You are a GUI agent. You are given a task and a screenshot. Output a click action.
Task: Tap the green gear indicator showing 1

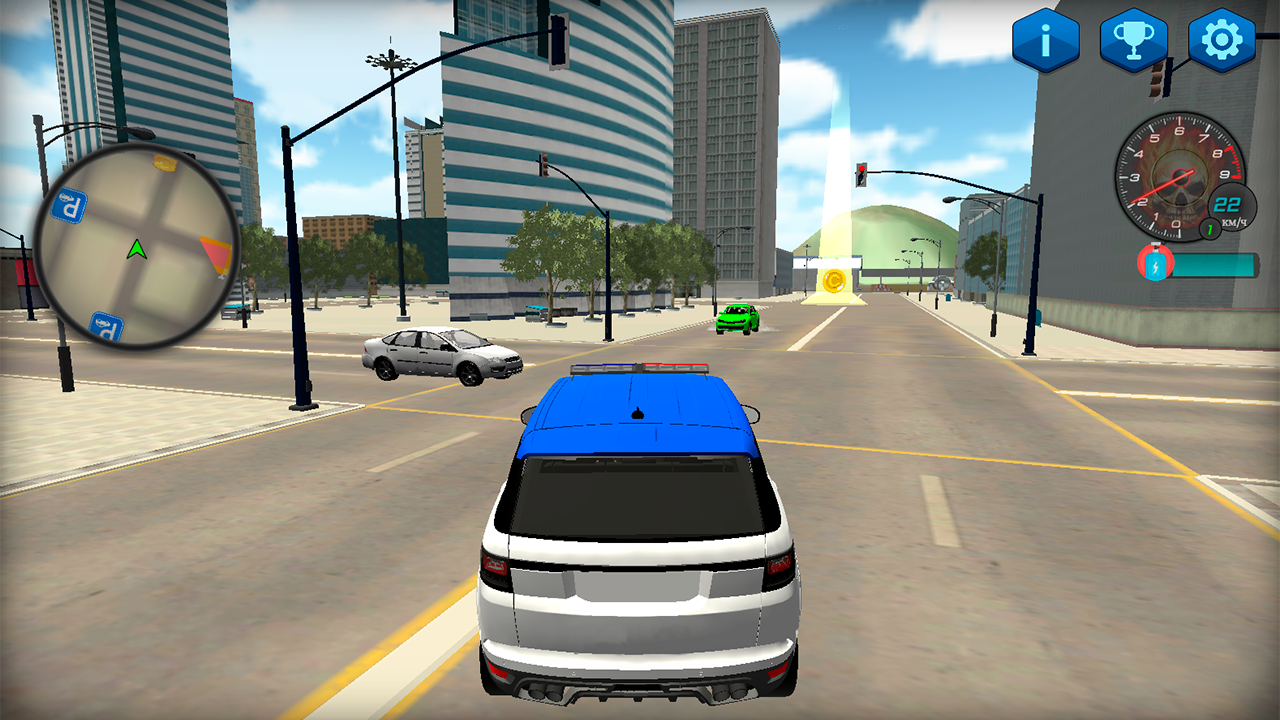(1207, 229)
